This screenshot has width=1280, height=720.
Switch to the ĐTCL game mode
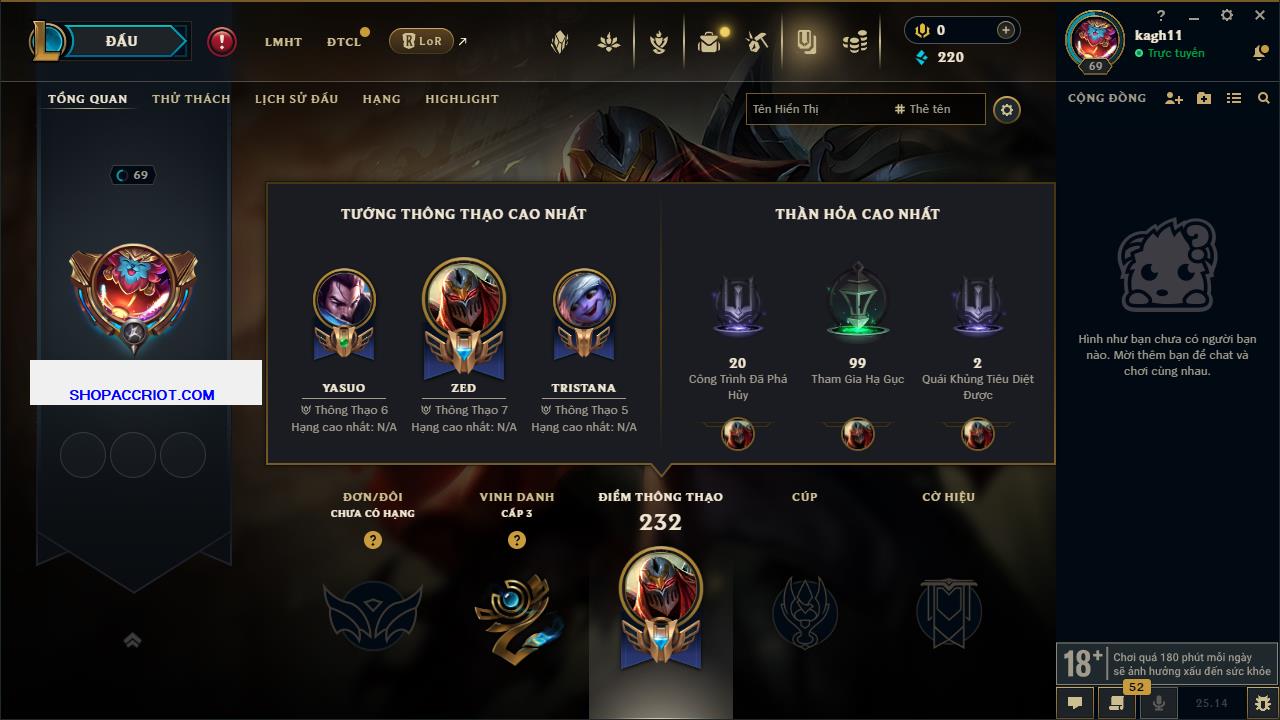(x=344, y=42)
